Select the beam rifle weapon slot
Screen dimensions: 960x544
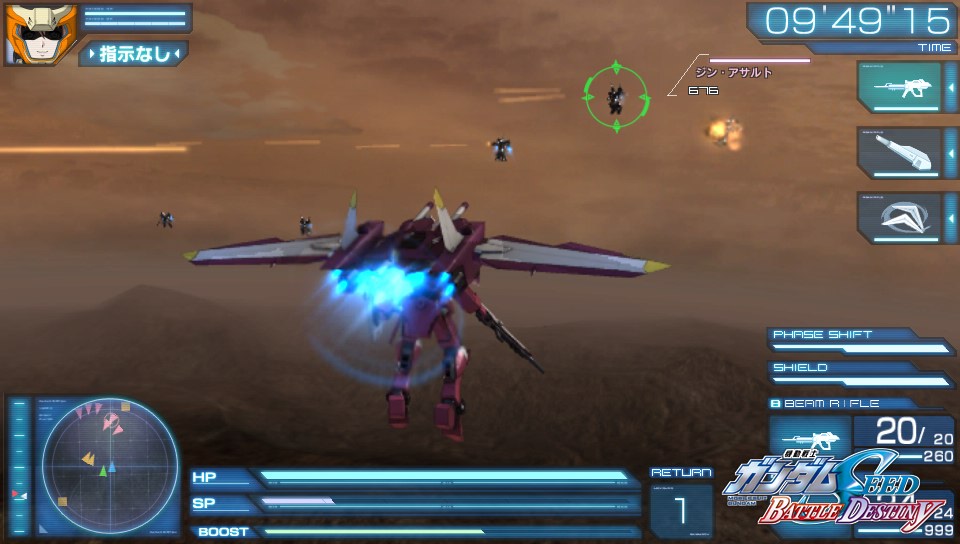(899, 88)
